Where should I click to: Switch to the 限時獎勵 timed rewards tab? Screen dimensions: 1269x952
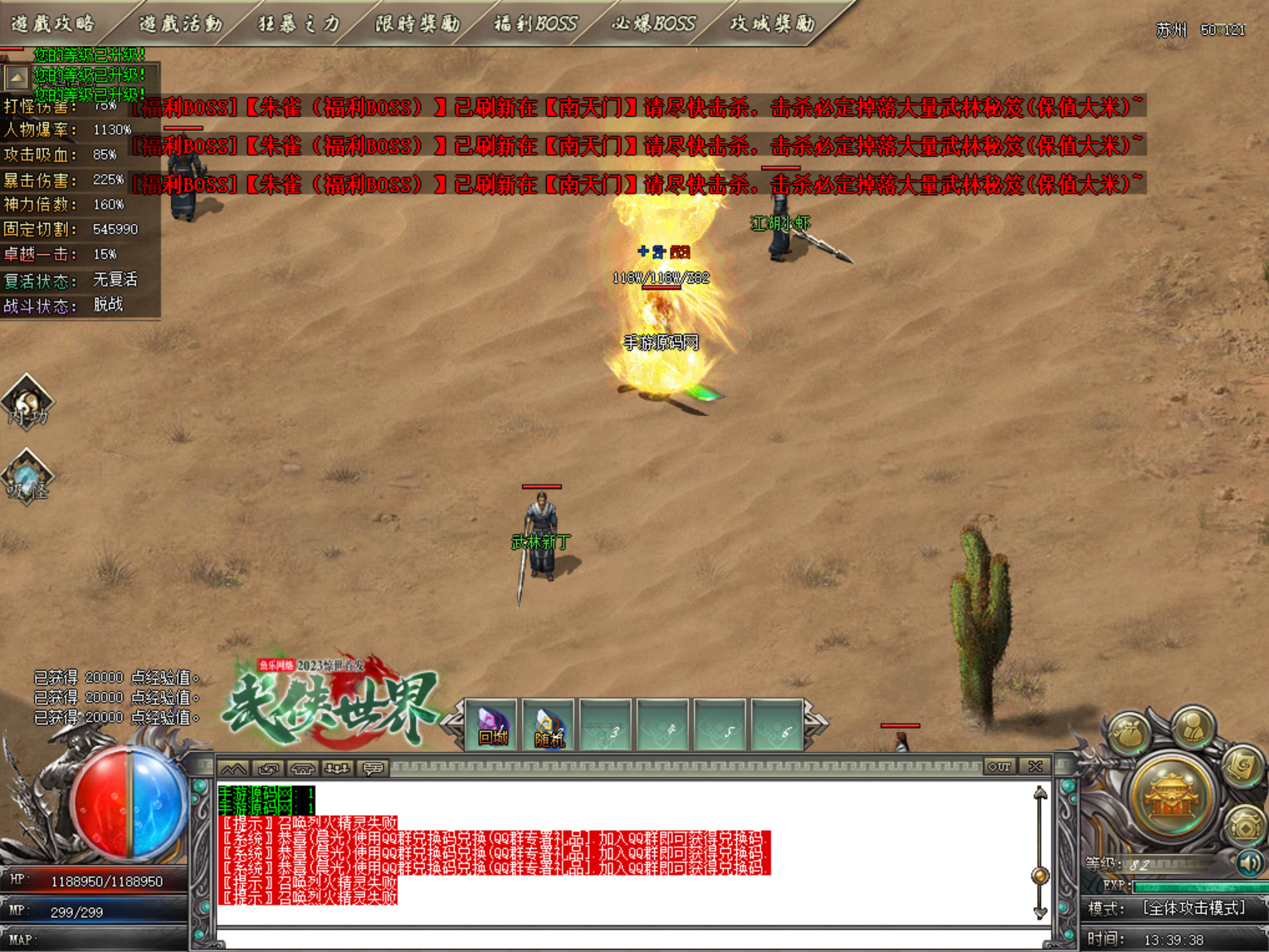coord(417,23)
